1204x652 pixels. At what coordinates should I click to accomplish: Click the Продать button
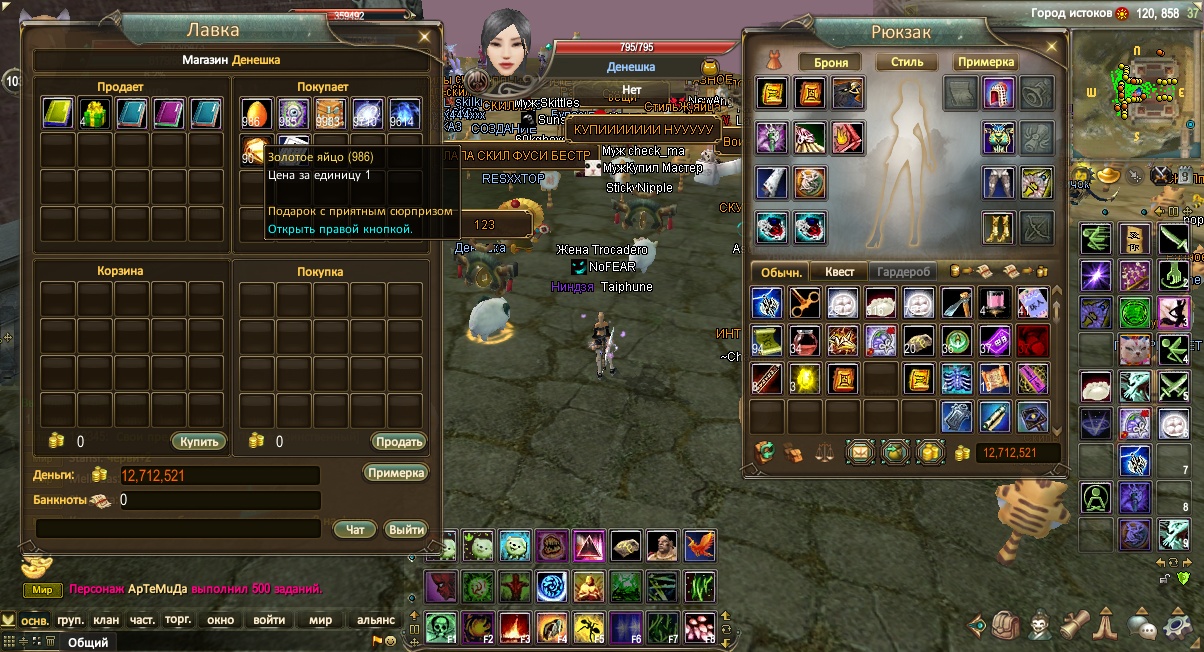point(399,441)
